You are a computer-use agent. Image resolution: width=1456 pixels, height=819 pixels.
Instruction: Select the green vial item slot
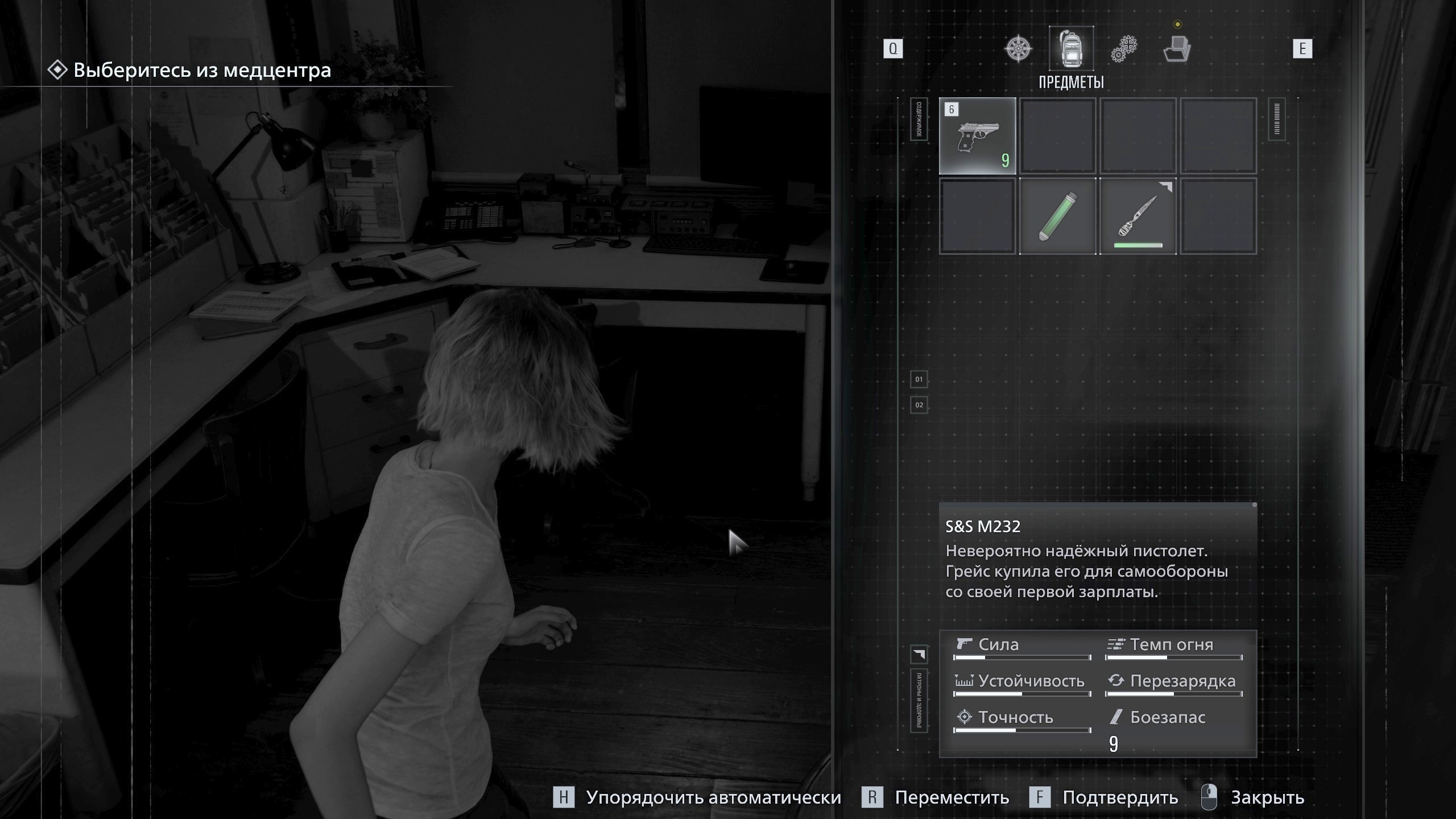tap(1057, 216)
